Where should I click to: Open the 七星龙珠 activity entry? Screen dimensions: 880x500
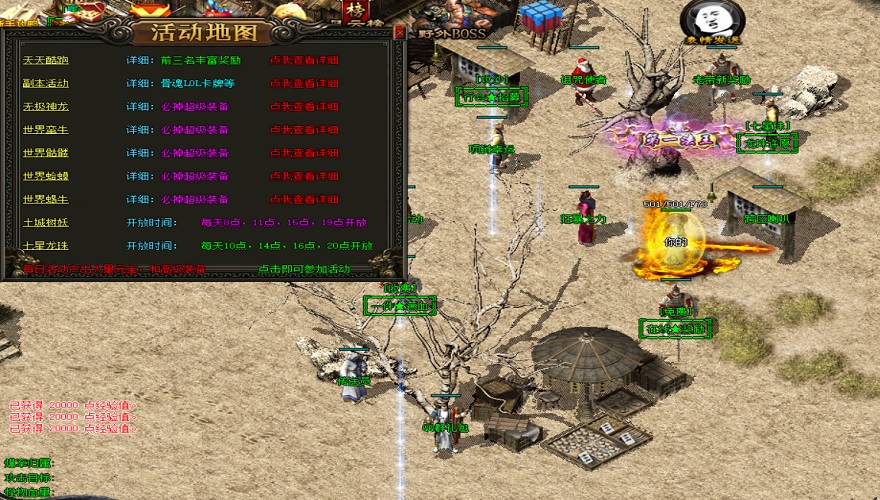pos(45,245)
